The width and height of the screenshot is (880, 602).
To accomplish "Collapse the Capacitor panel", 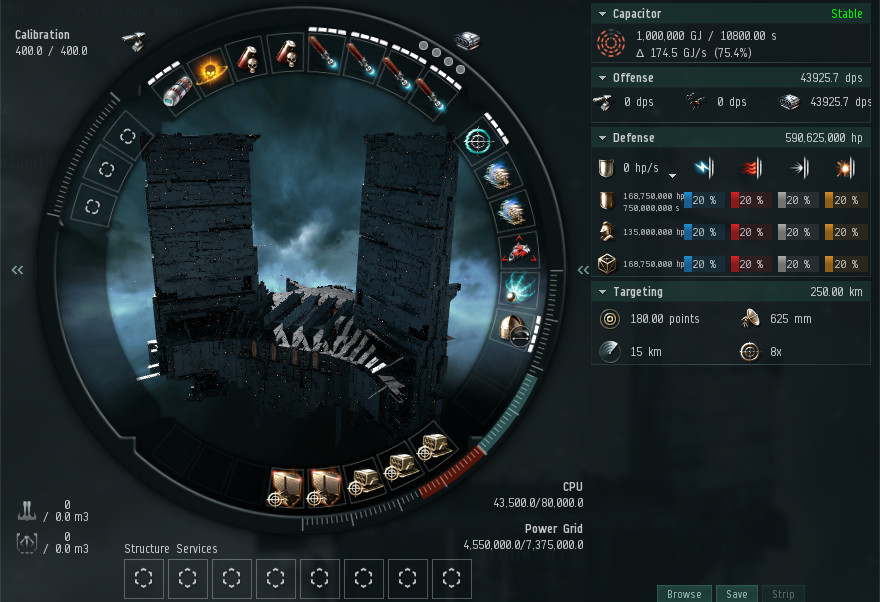I will [x=602, y=15].
